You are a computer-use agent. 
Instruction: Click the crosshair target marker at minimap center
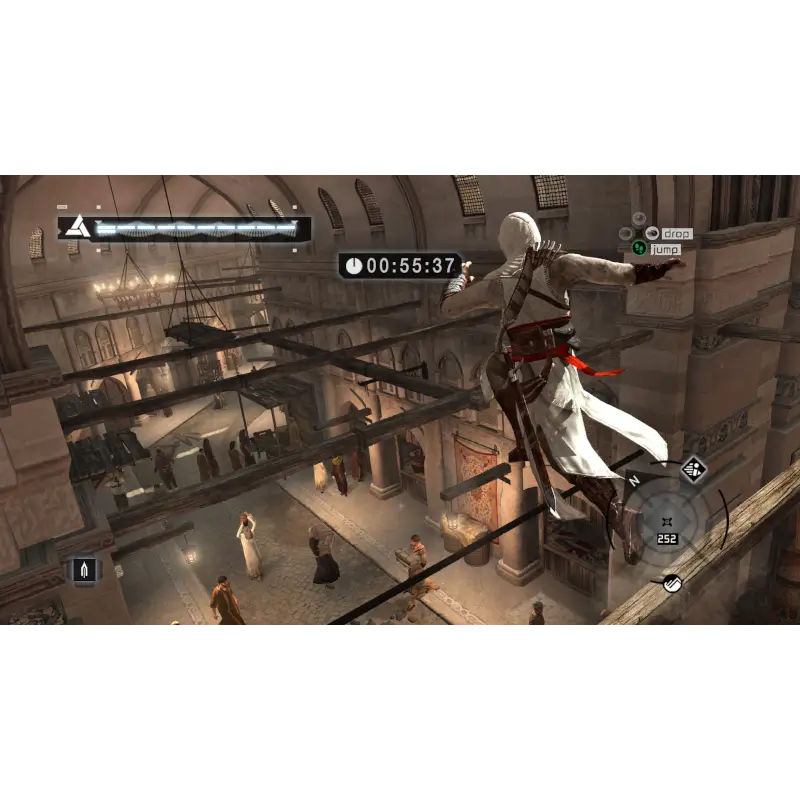(665, 521)
